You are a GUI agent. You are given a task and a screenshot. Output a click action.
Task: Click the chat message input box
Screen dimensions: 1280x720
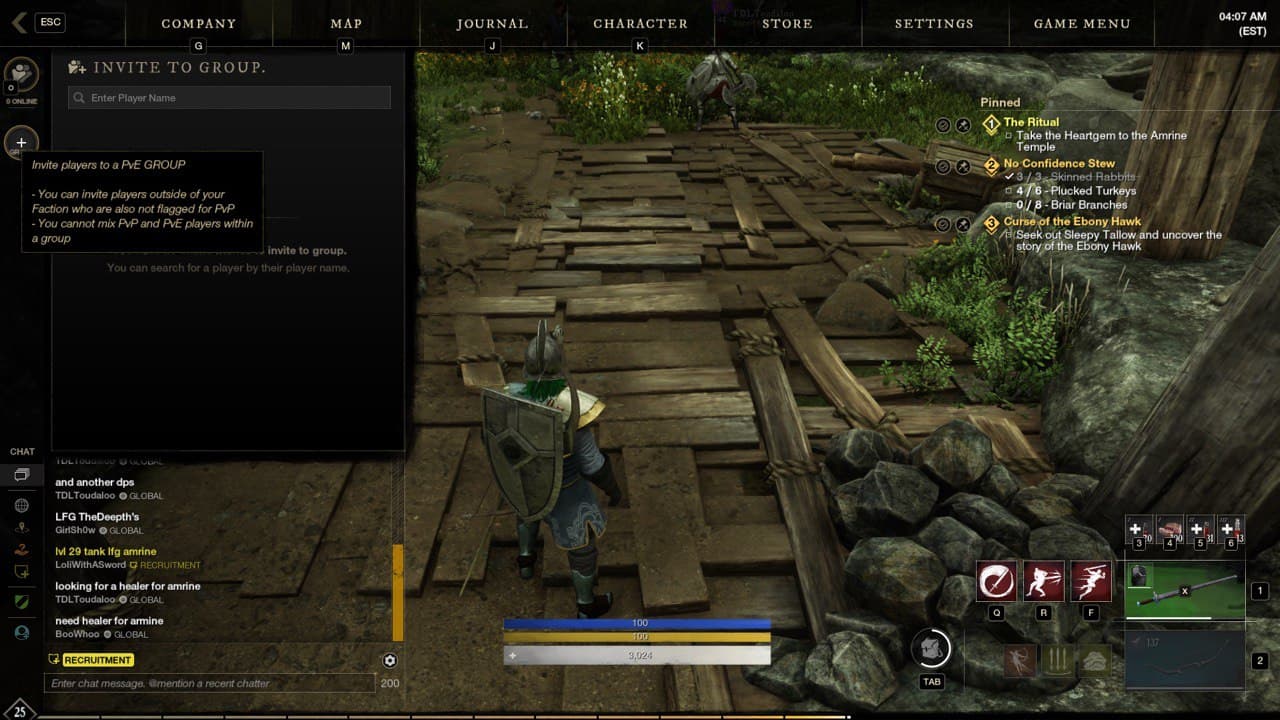[210, 683]
